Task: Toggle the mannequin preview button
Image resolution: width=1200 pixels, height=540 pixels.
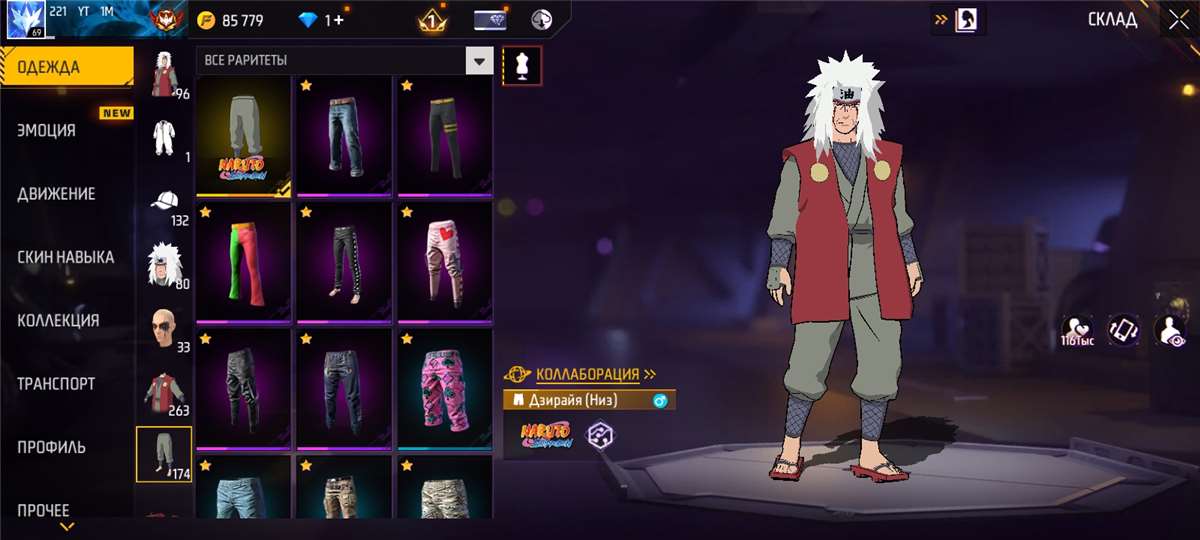Action: (x=522, y=65)
